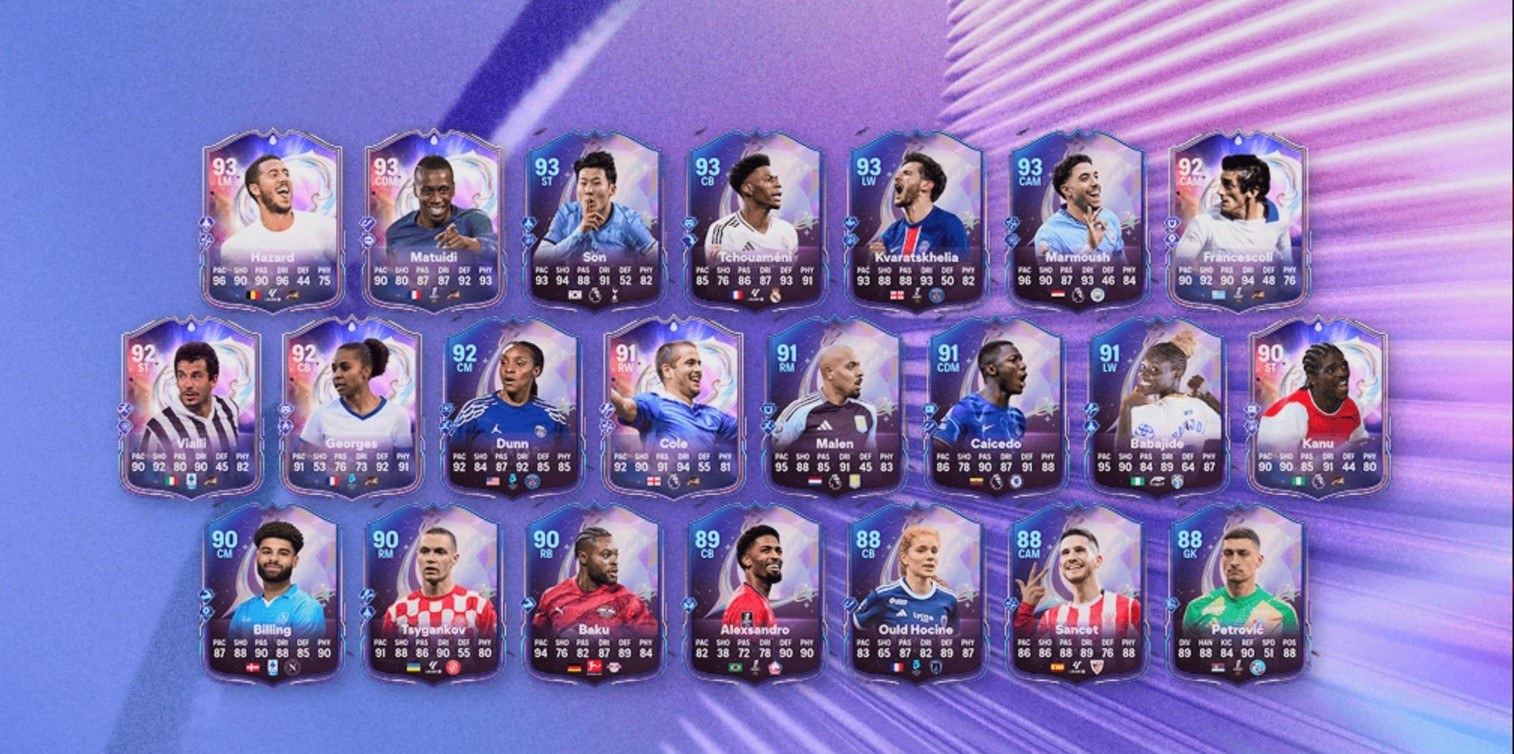
Task: Pick the Caicedo CDM card
Action: [995, 407]
